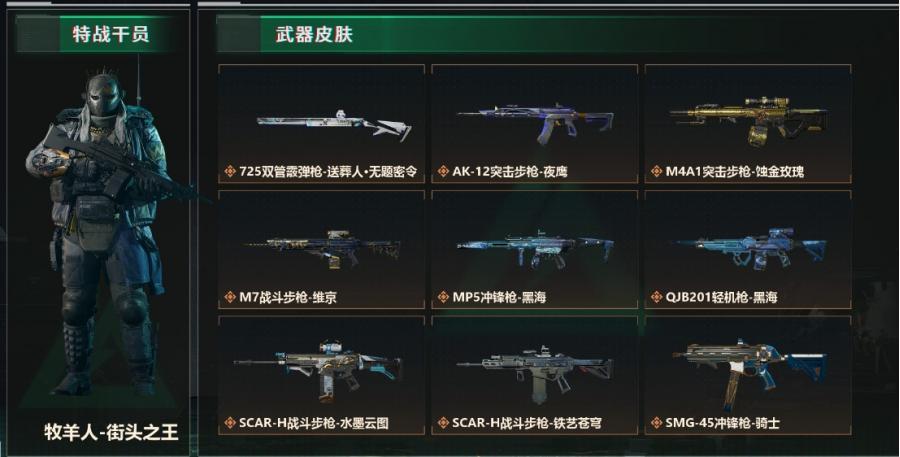
Task: Choose the QJB201轻机枪-黑海 skin
Action: coord(748,250)
